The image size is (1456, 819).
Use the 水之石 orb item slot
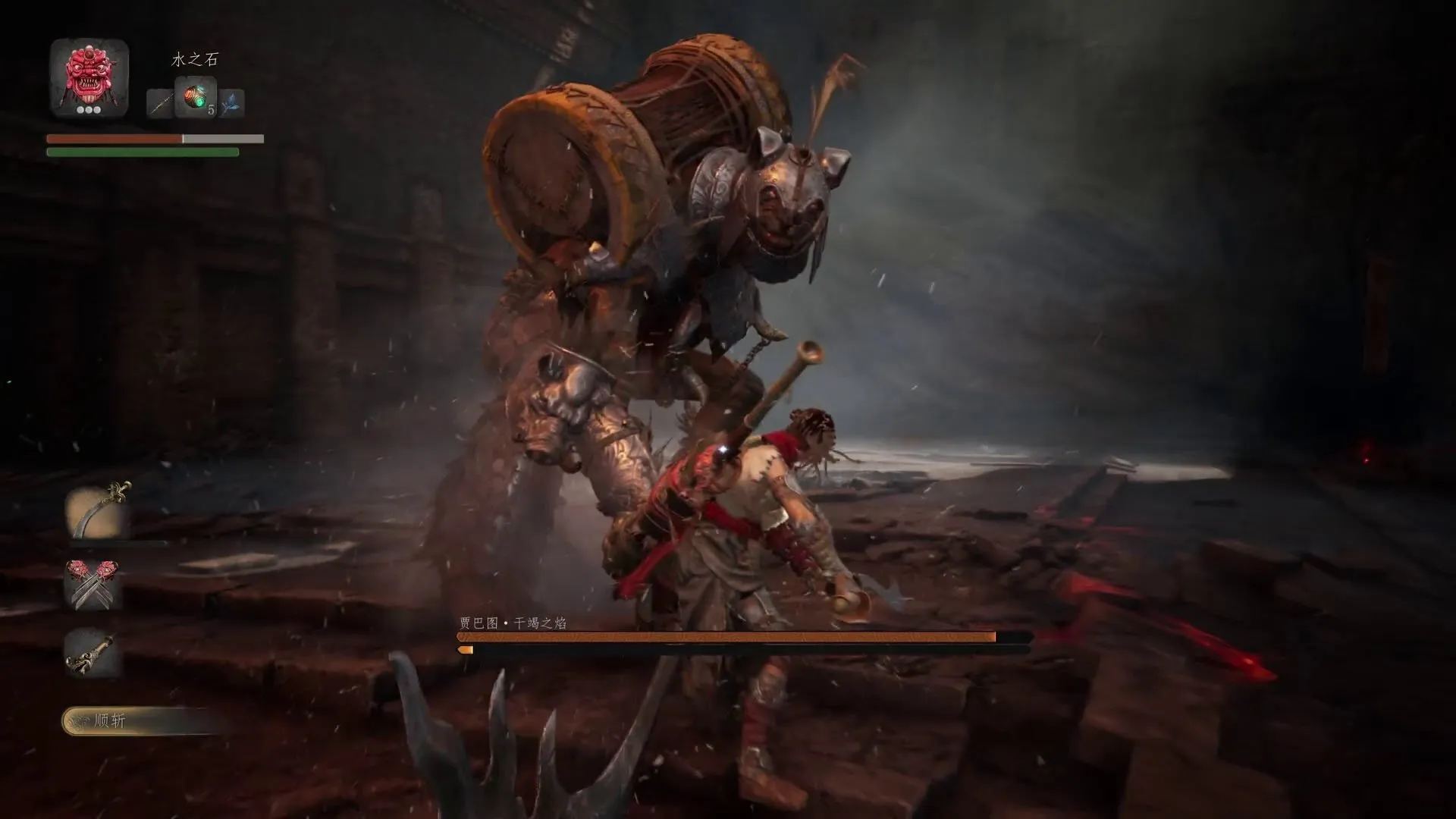click(x=196, y=98)
